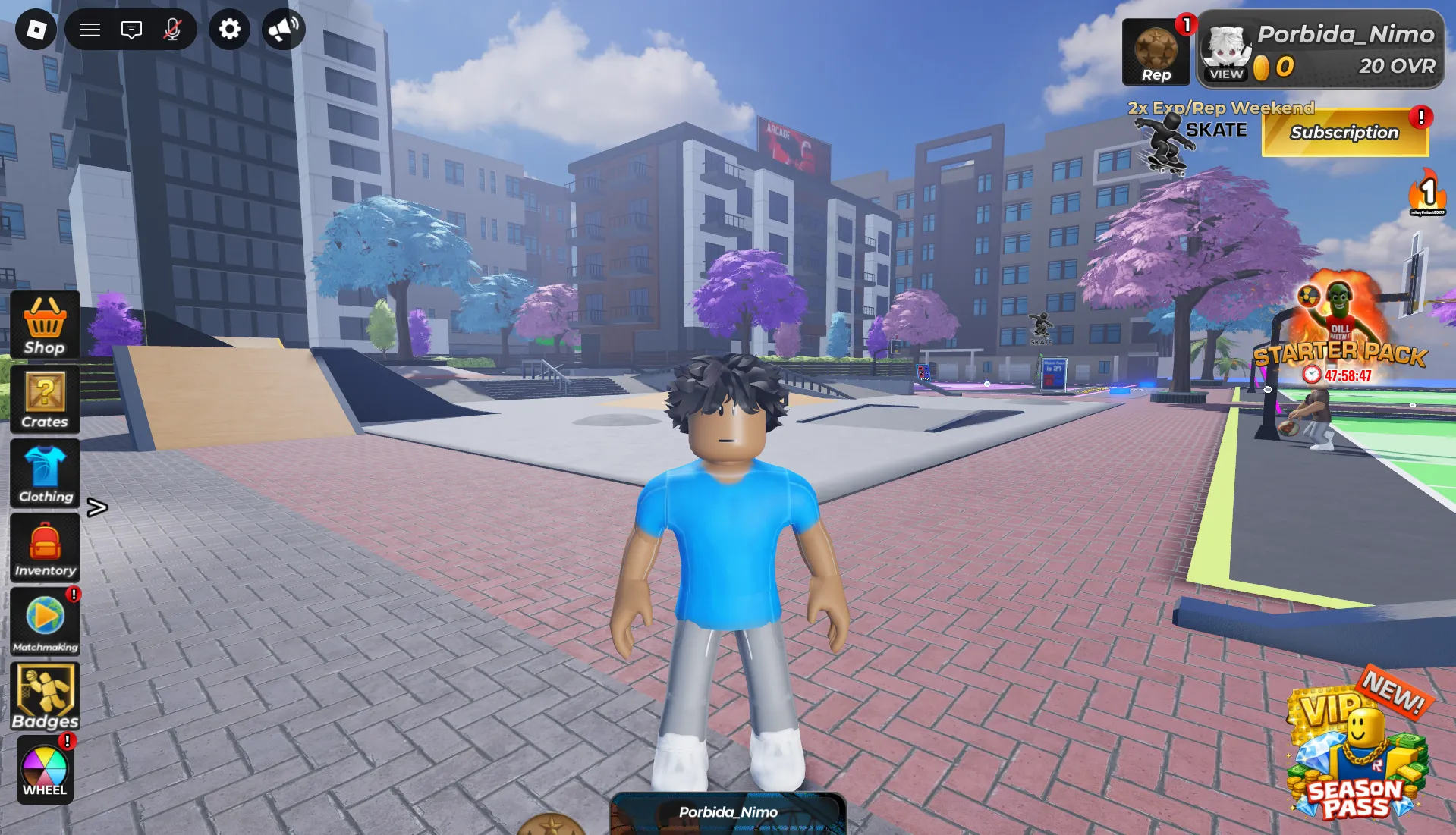Open the Starter Pack offer

pyautogui.click(x=1340, y=334)
